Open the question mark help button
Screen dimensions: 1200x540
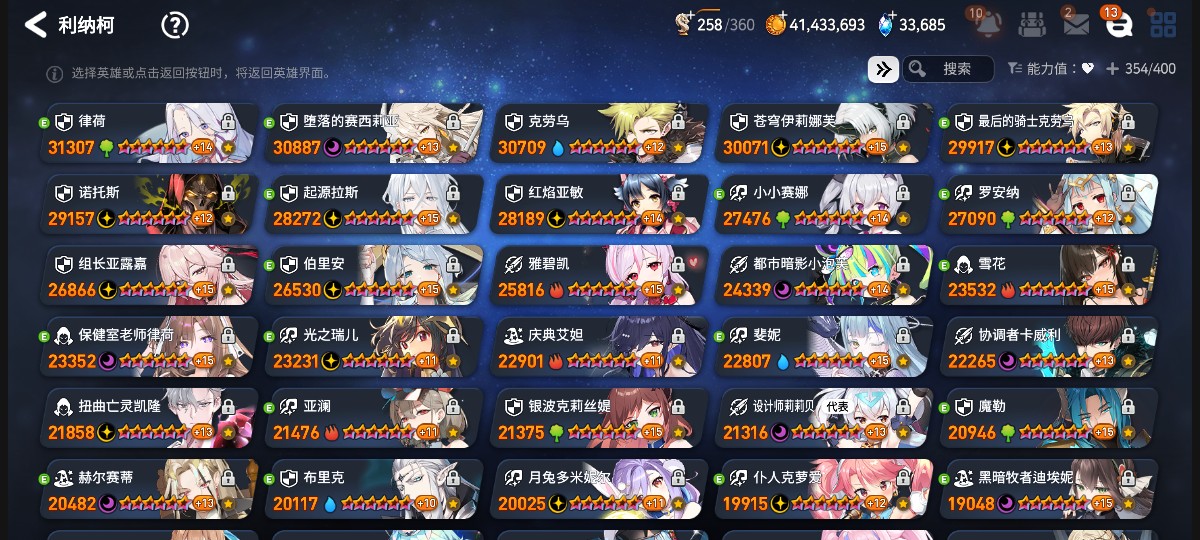[x=175, y=25]
